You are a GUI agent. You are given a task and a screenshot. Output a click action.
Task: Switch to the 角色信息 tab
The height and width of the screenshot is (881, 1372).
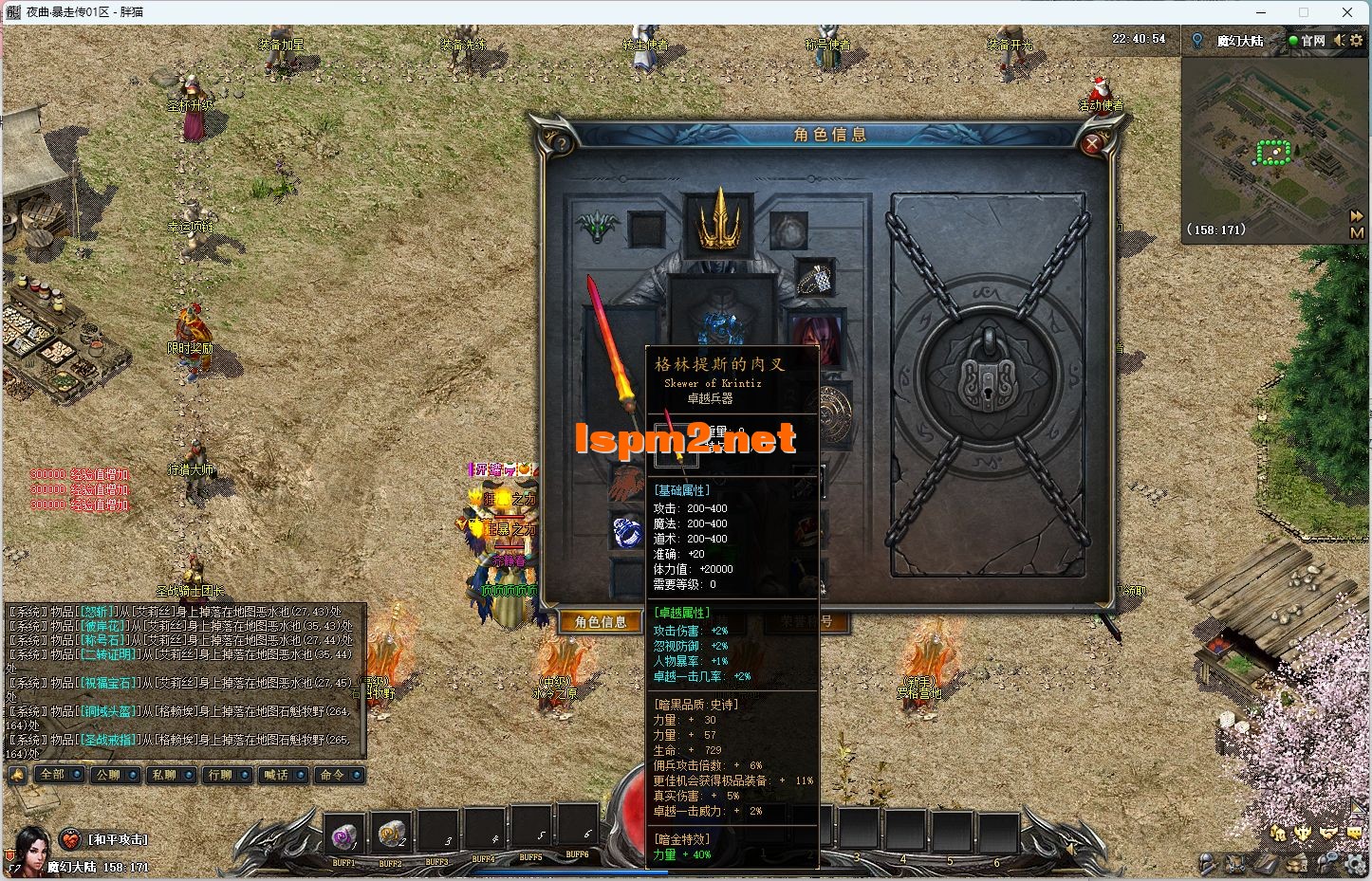[x=602, y=622]
